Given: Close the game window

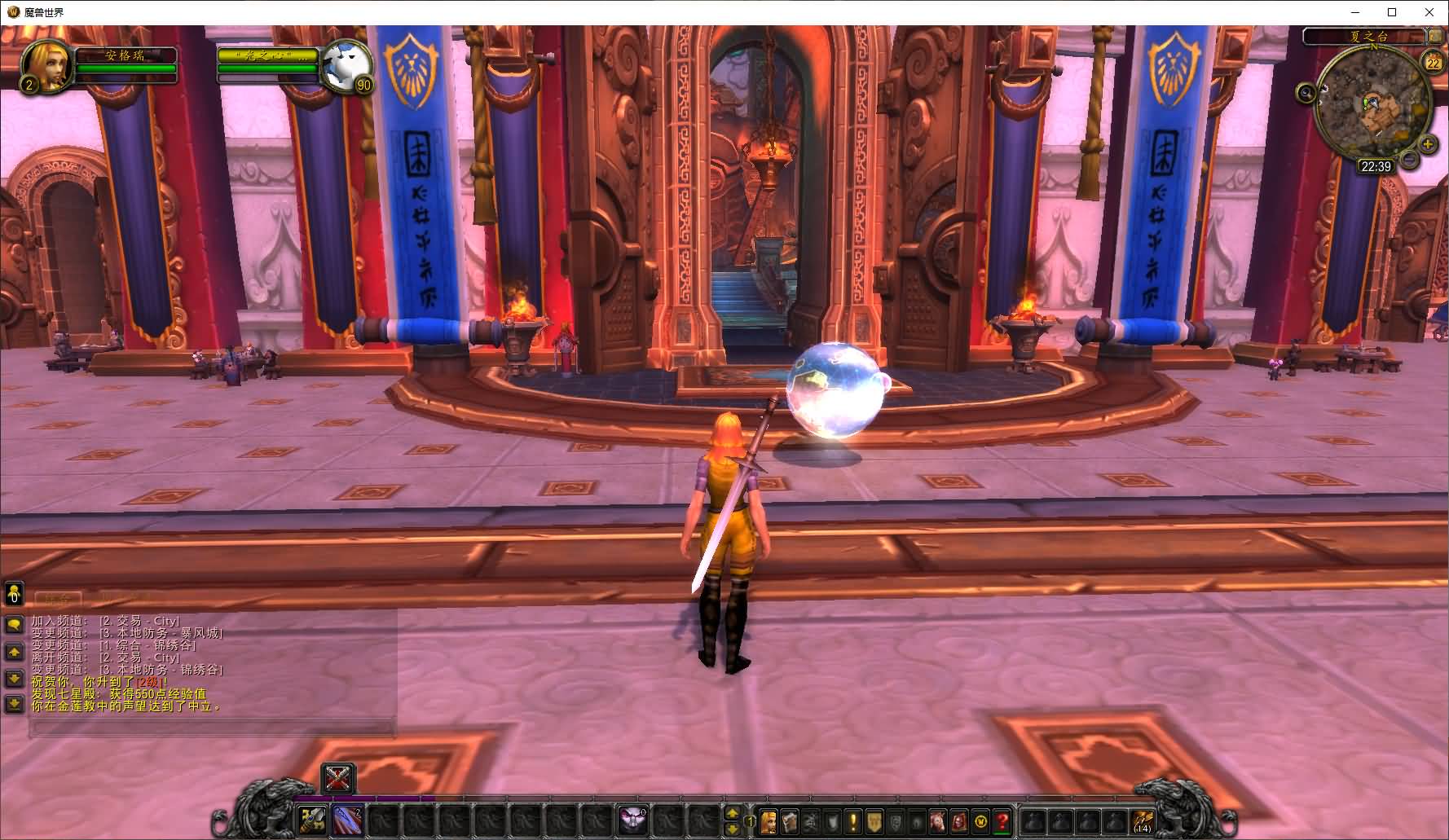Looking at the screenshot, I should coord(1429,12).
